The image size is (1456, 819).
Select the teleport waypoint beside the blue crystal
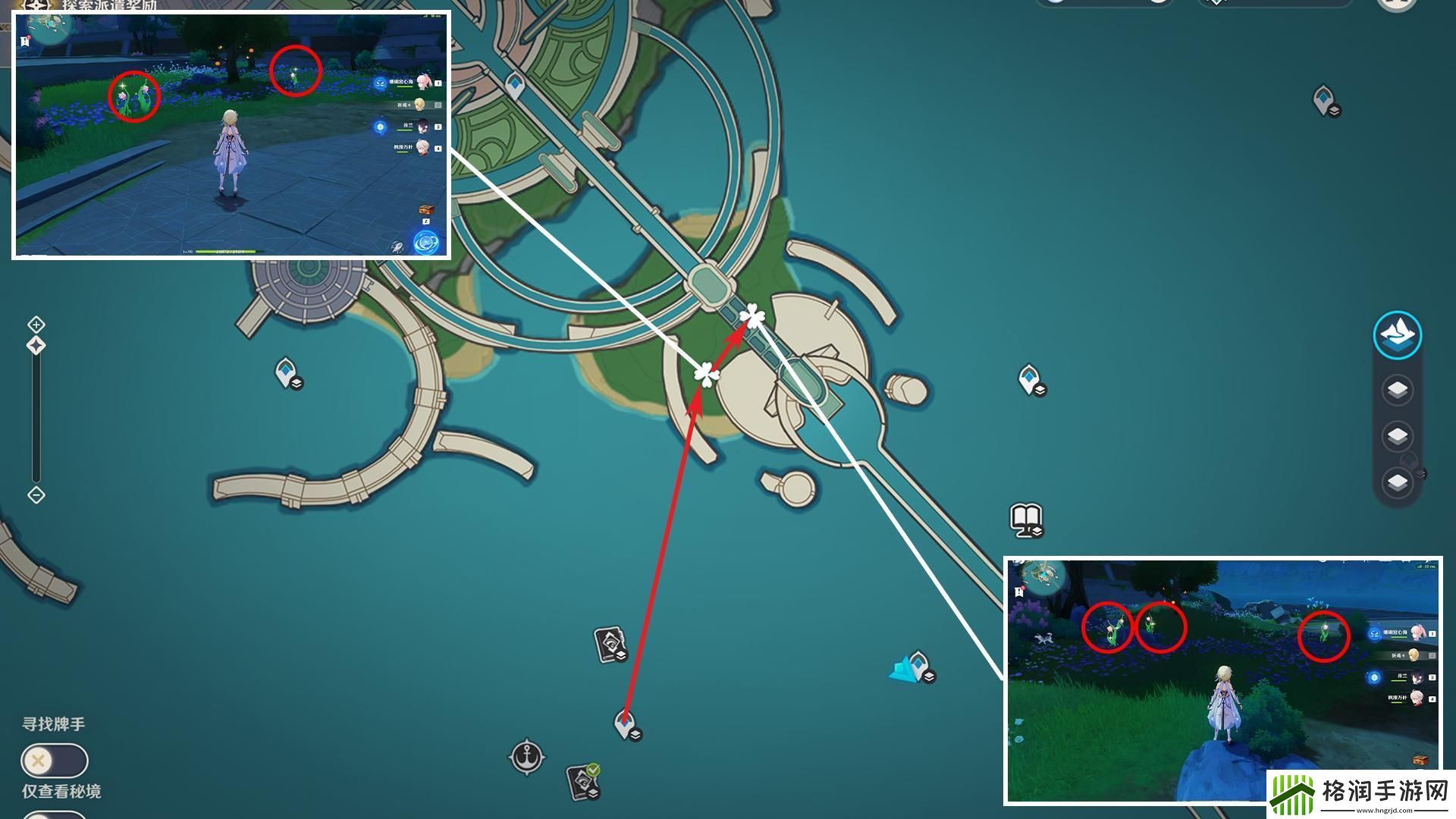920,666
